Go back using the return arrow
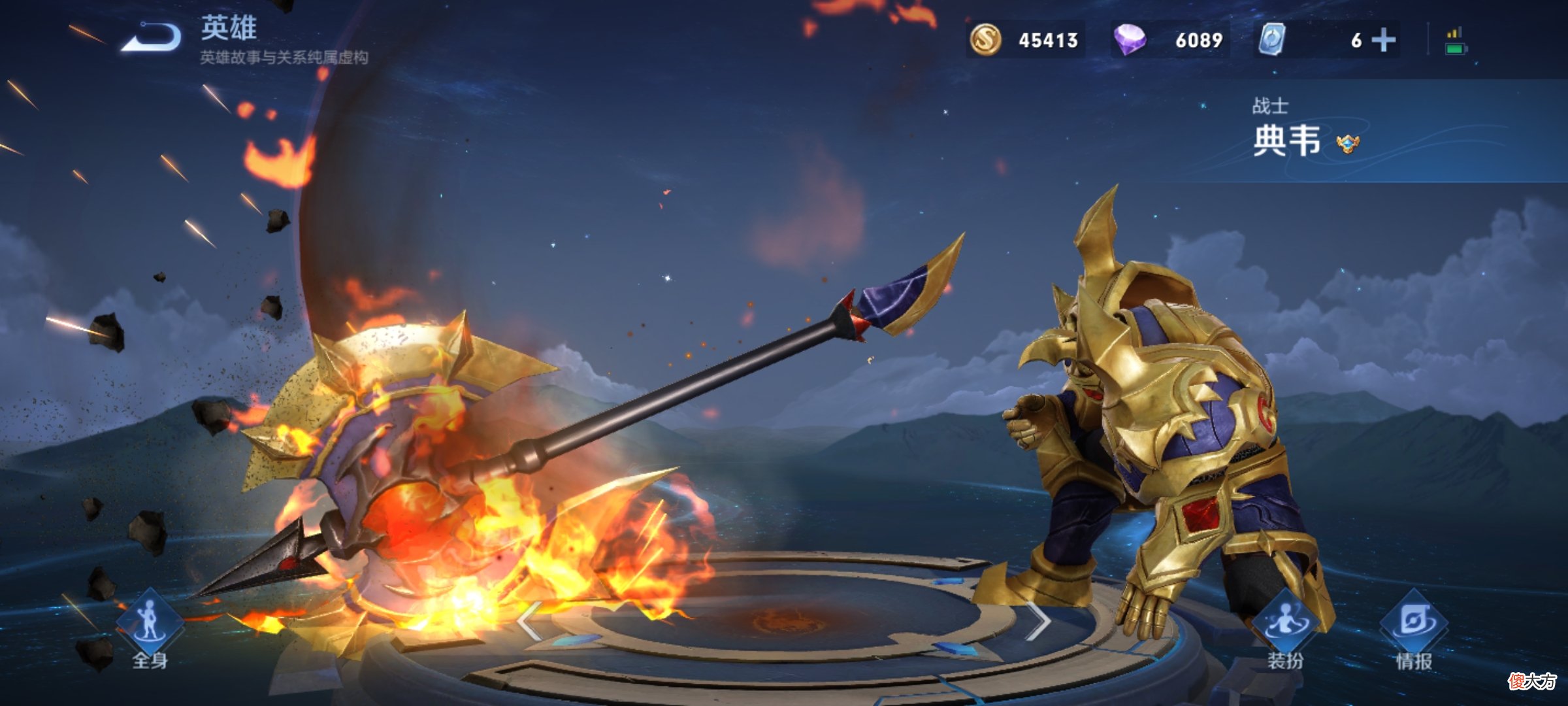Image resolution: width=1568 pixels, height=706 pixels. click(x=152, y=37)
